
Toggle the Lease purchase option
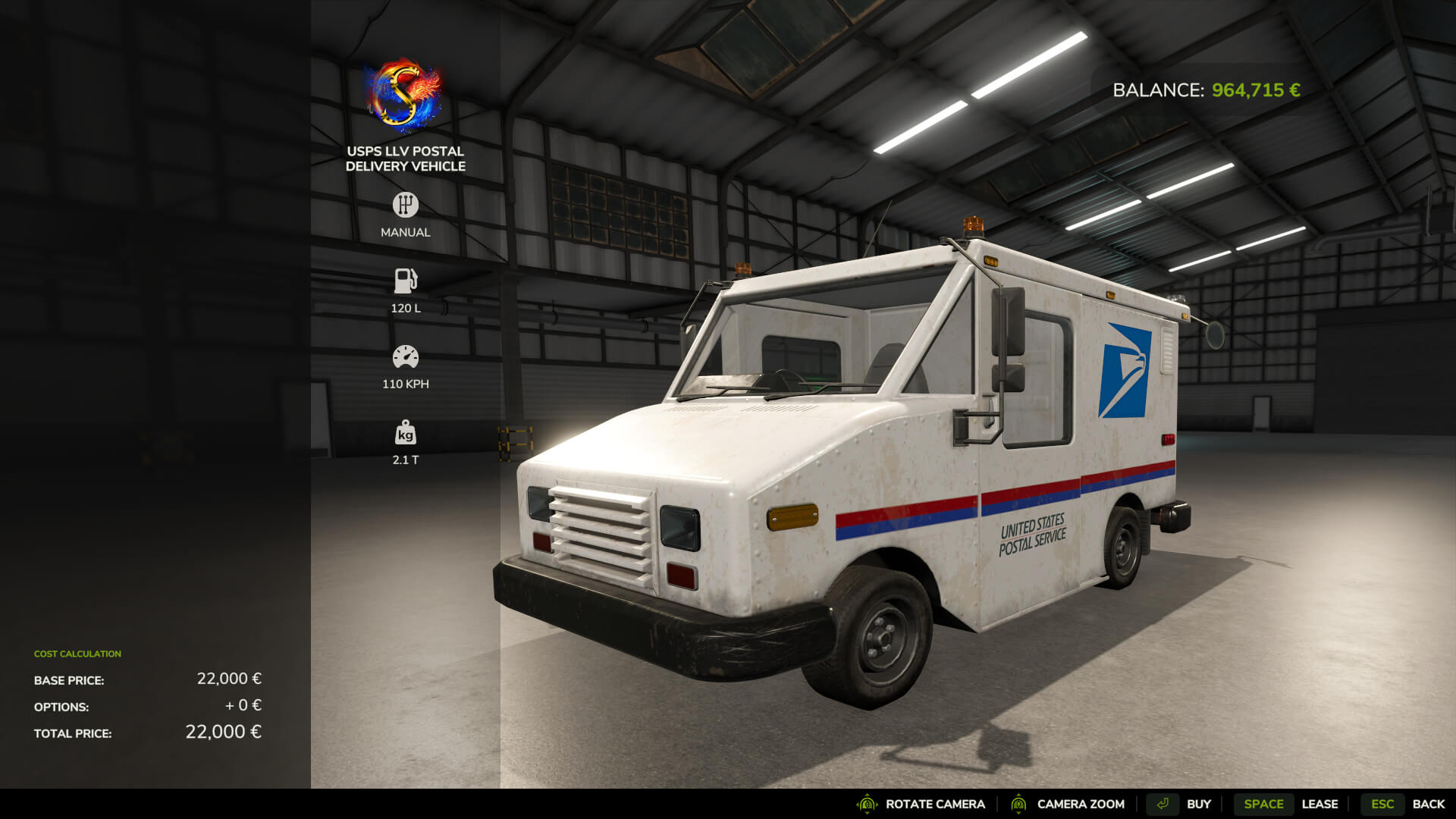pos(1321,803)
